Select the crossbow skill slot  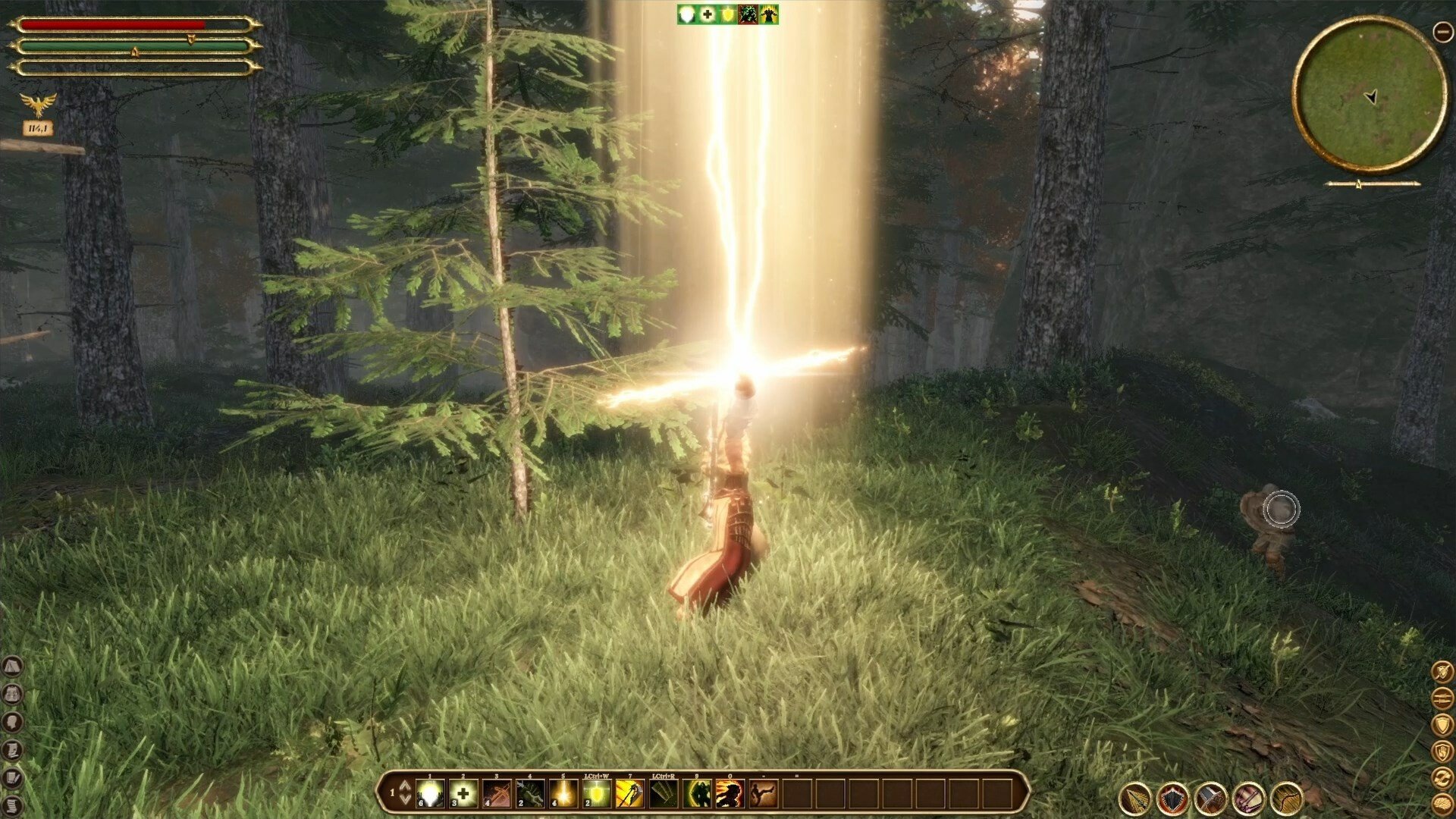[x=497, y=794]
